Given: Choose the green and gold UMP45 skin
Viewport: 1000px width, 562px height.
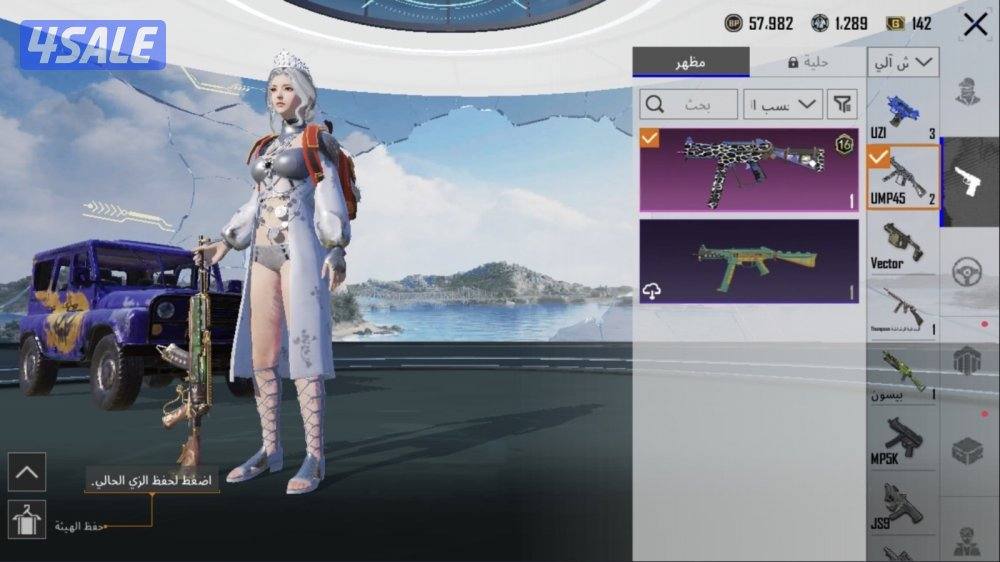Looking at the screenshot, I should pyautogui.click(x=749, y=261).
